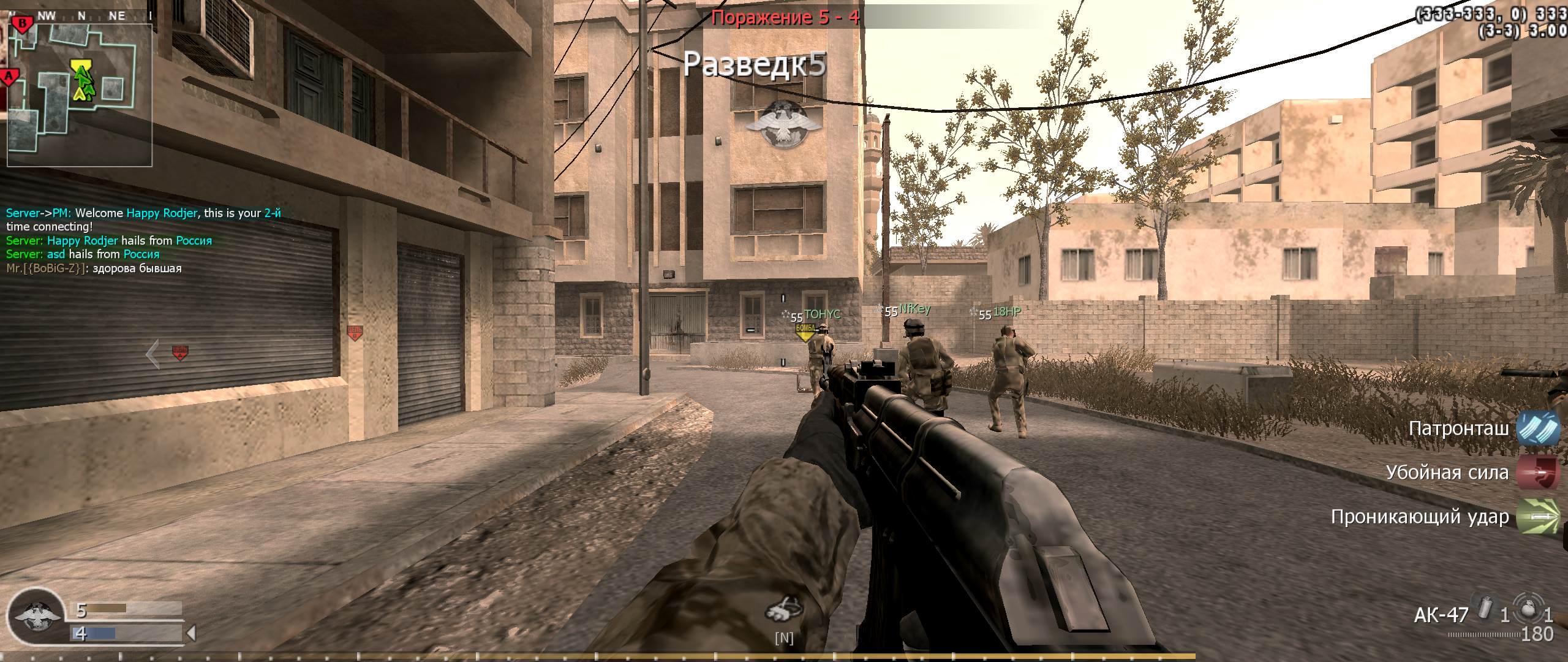Image resolution: width=1568 pixels, height=662 pixels.
Task: Select the eagle team emblem near score bars
Action: tap(38, 616)
